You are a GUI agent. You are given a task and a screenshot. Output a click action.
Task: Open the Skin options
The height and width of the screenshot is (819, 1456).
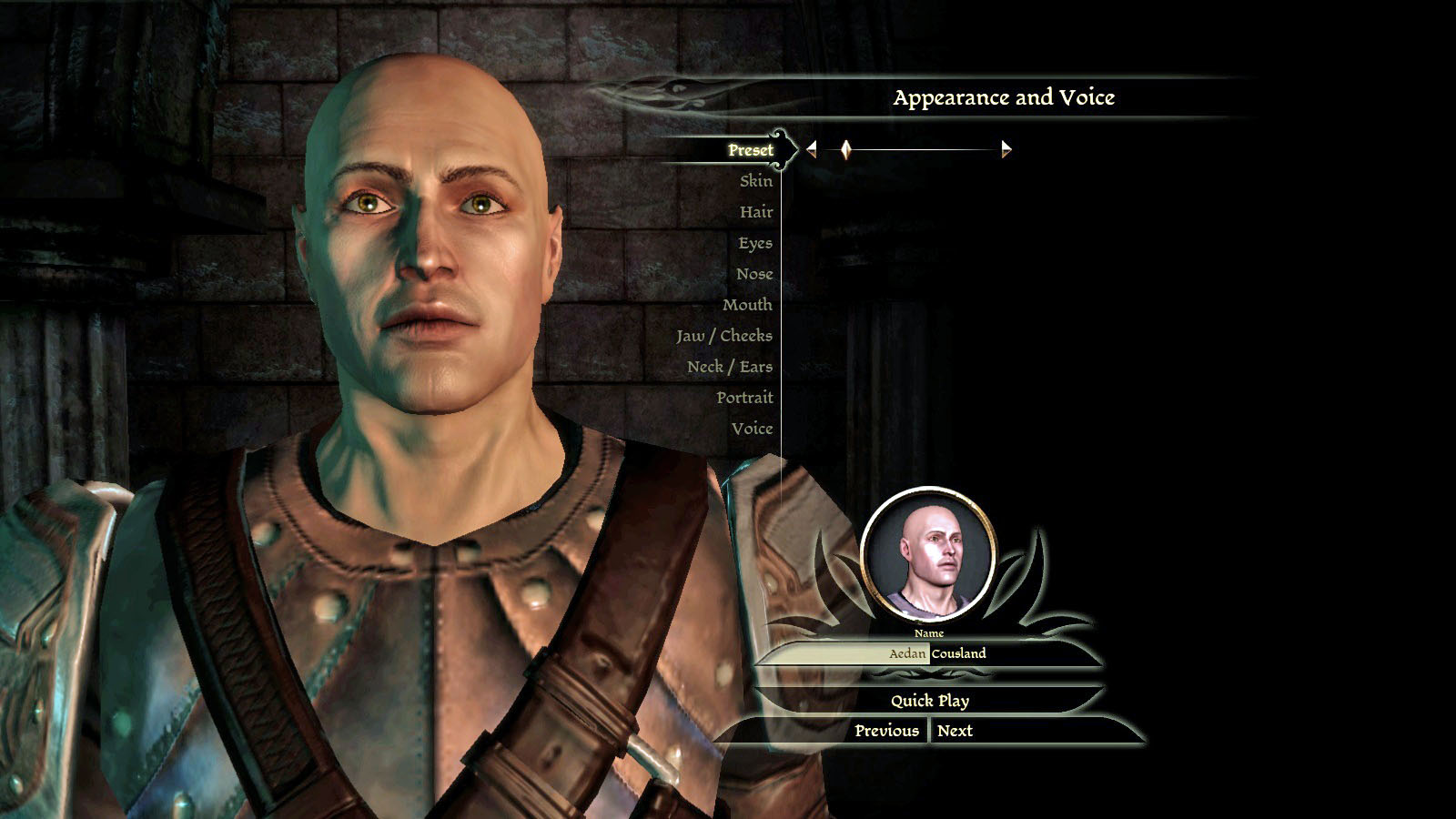(x=755, y=181)
